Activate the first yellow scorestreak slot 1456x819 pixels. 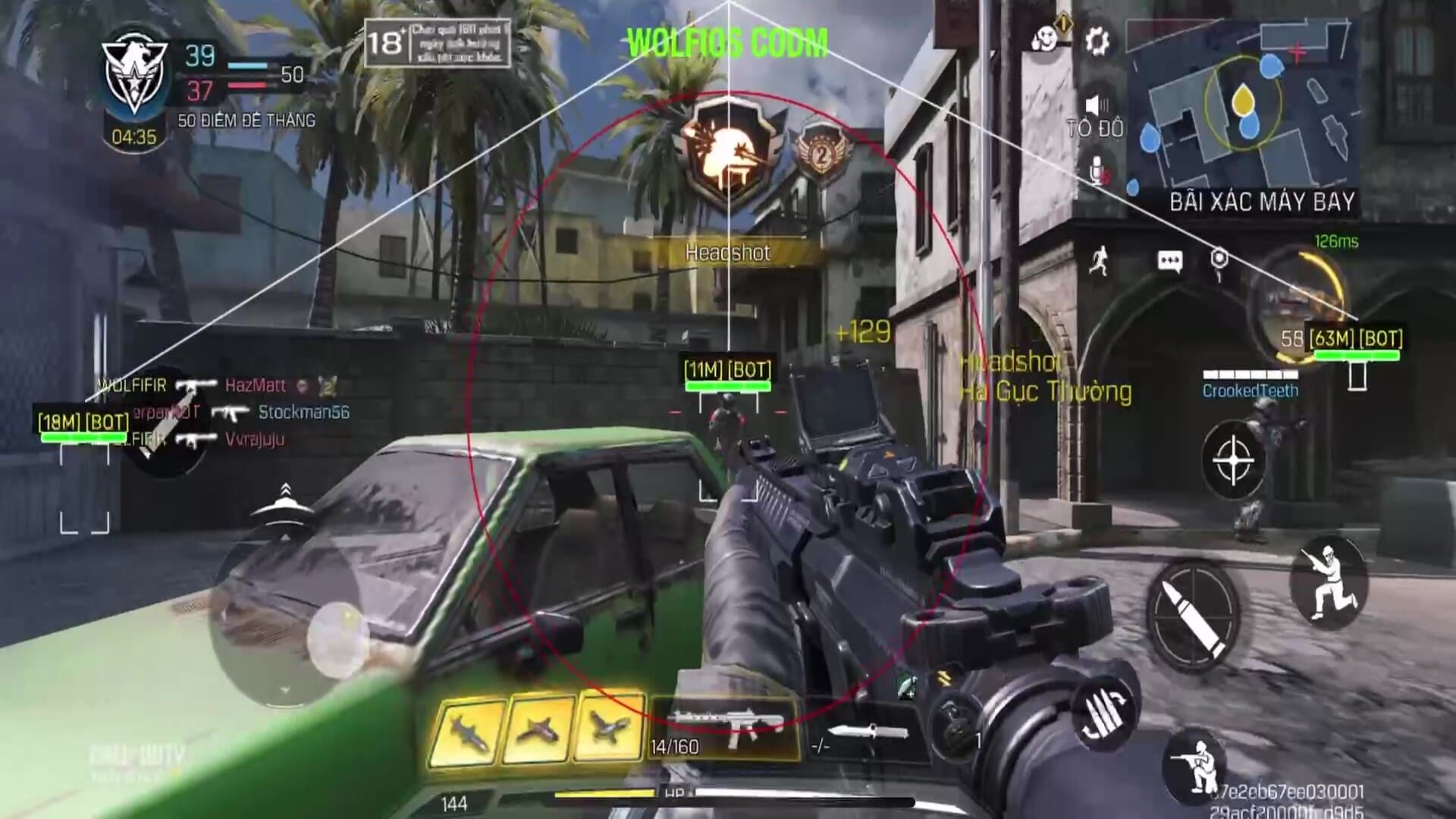[467, 729]
